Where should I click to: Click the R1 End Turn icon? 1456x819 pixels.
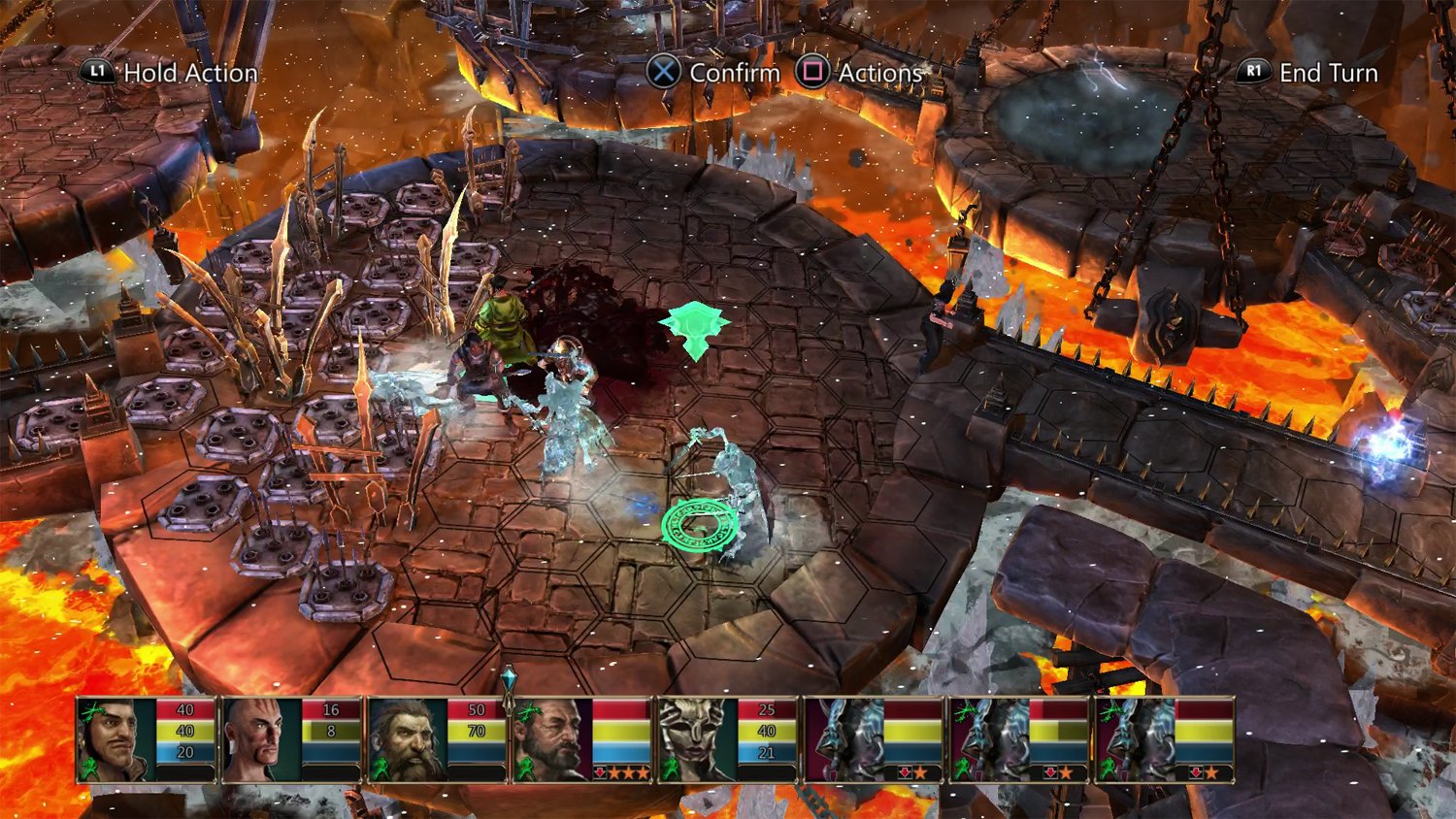[1252, 73]
